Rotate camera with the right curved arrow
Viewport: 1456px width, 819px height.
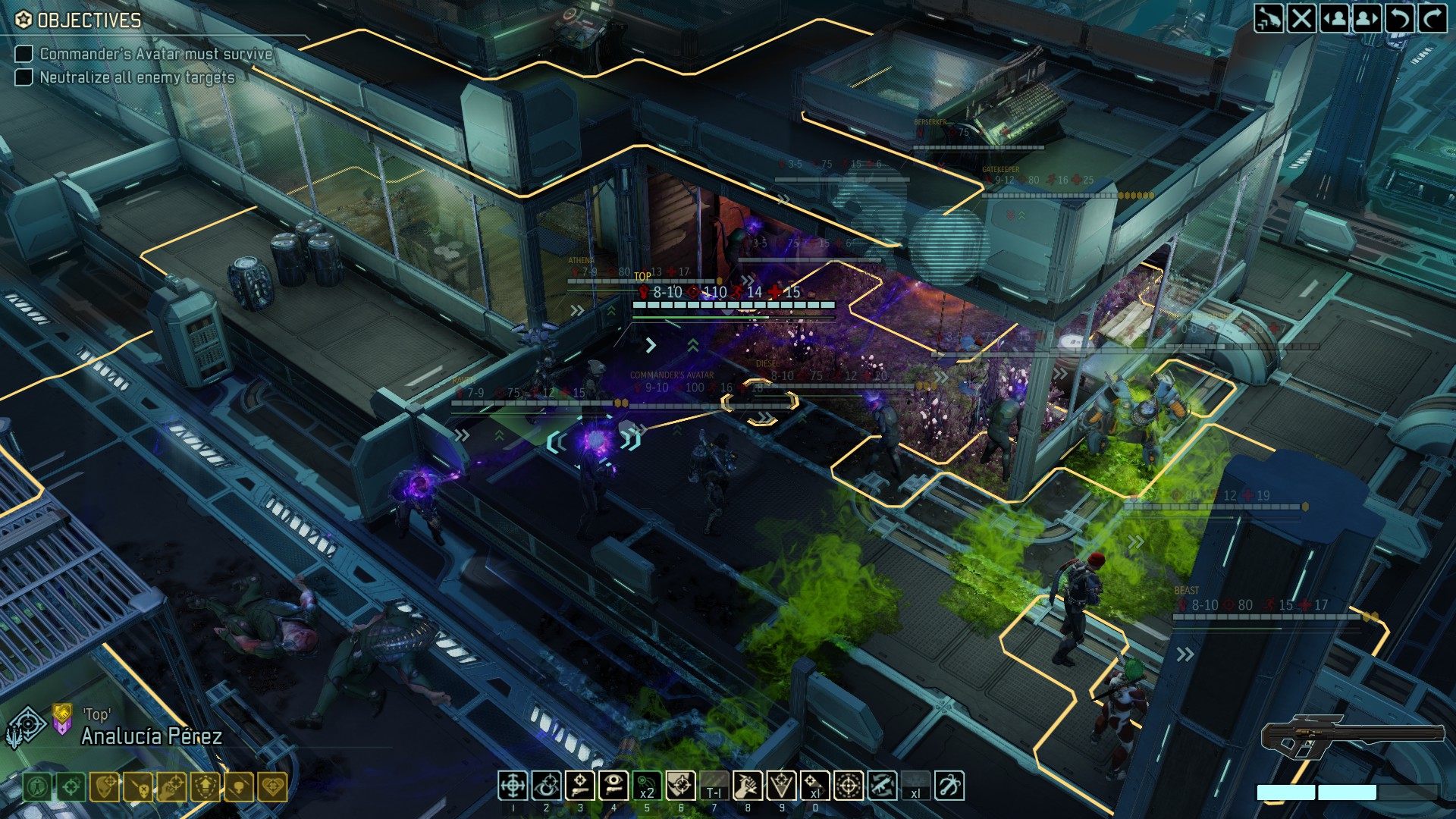pyautogui.click(x=1432, y=18)
